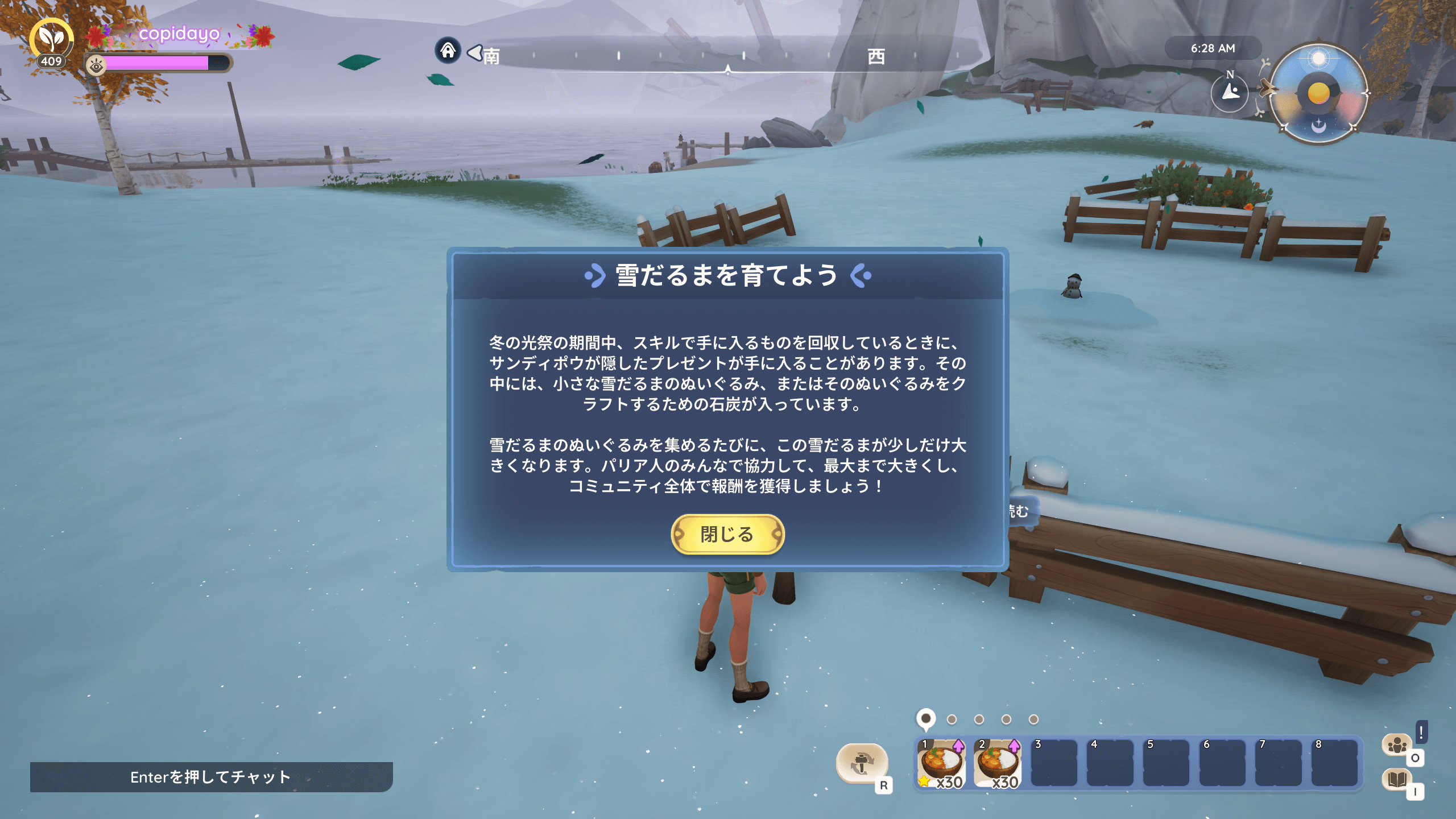The image size is (1456, 819).
Task: Open the journal book icon
Action: (1396, 779)
